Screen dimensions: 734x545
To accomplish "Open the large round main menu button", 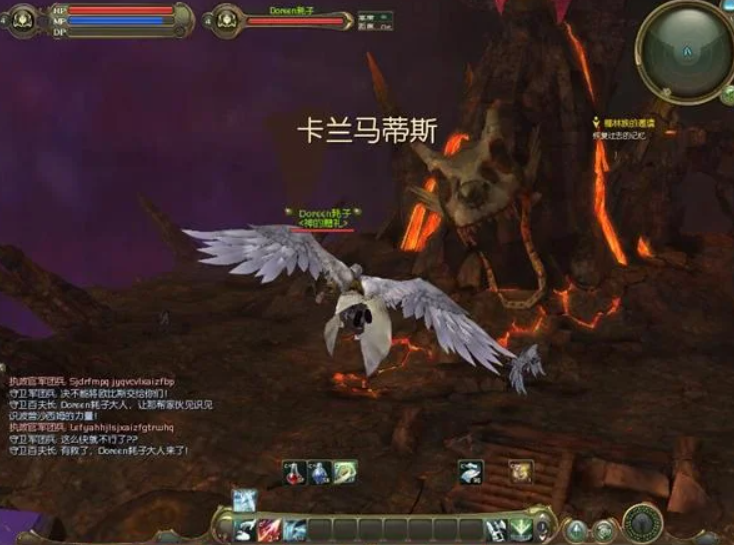I will click(641, 522).
